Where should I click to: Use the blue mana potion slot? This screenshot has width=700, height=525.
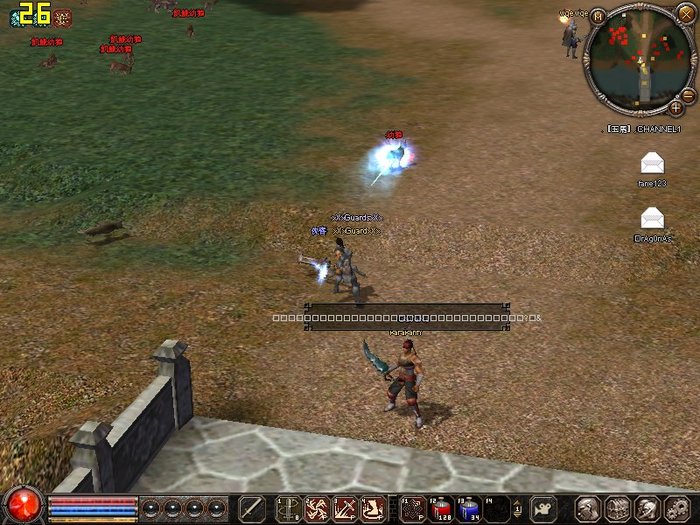click(x=468, y=508)
